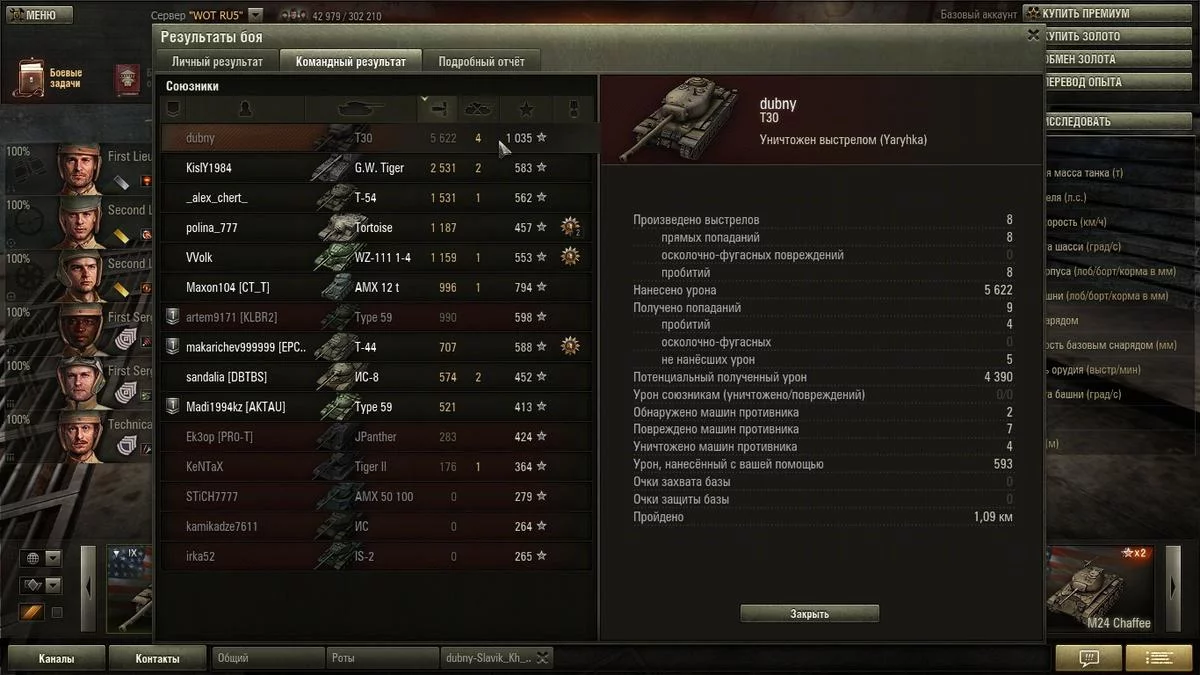Open the Командный результат tab
Image resolution: width=1200 pixels, height=675 pixels.
tap(350, 62)
